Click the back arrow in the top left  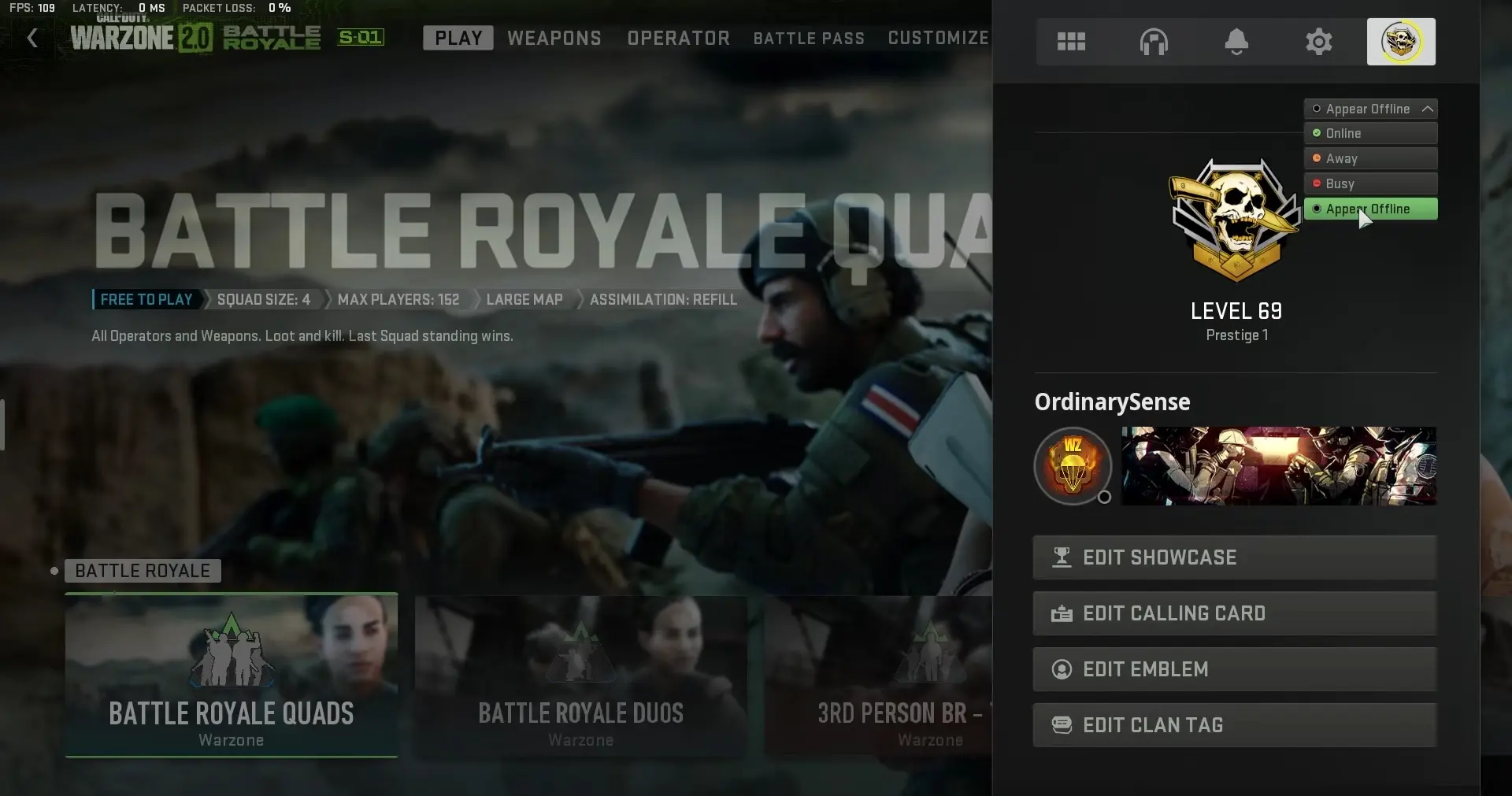click(31, 38)
